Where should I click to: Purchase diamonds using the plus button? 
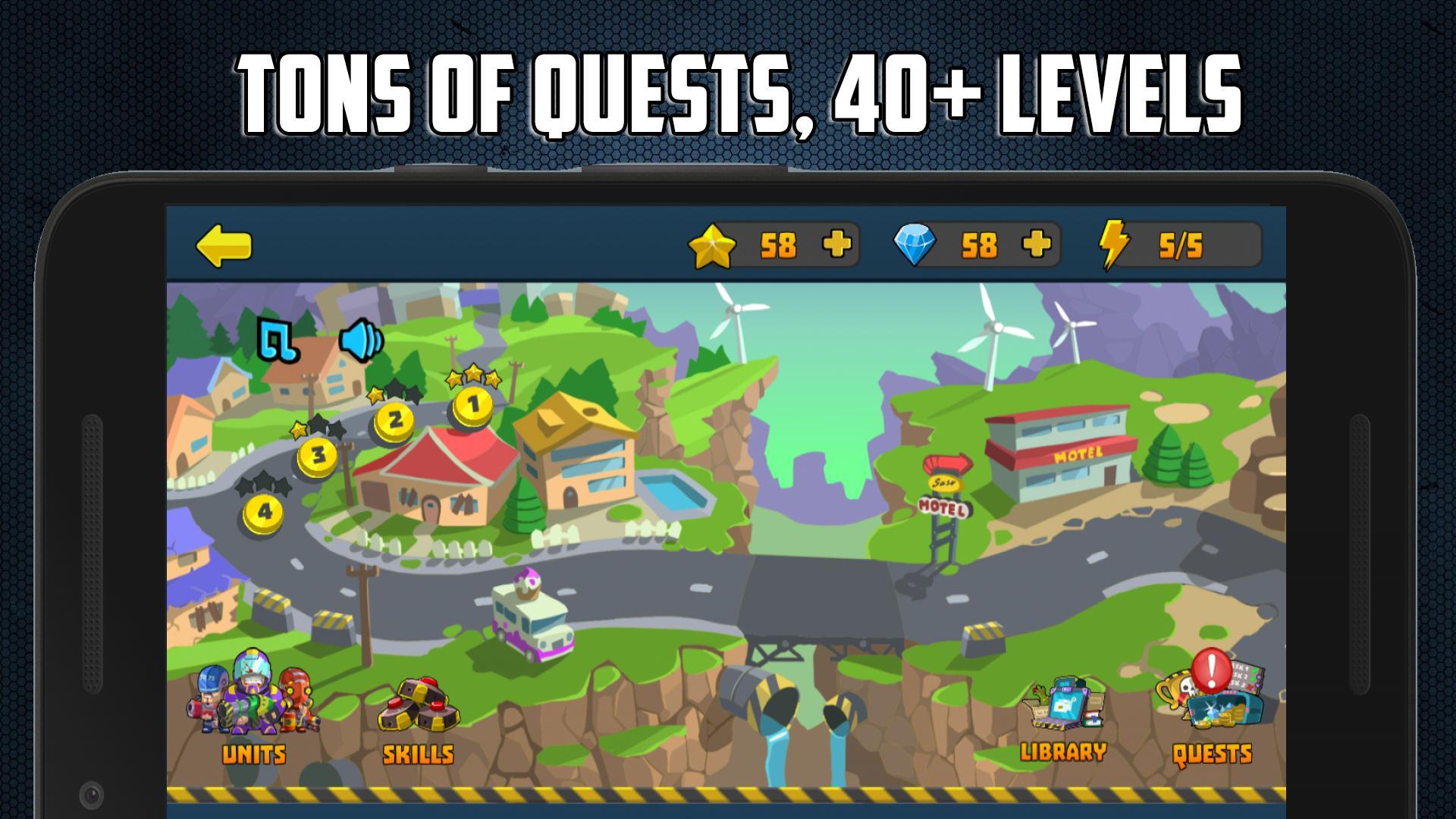1036,244
